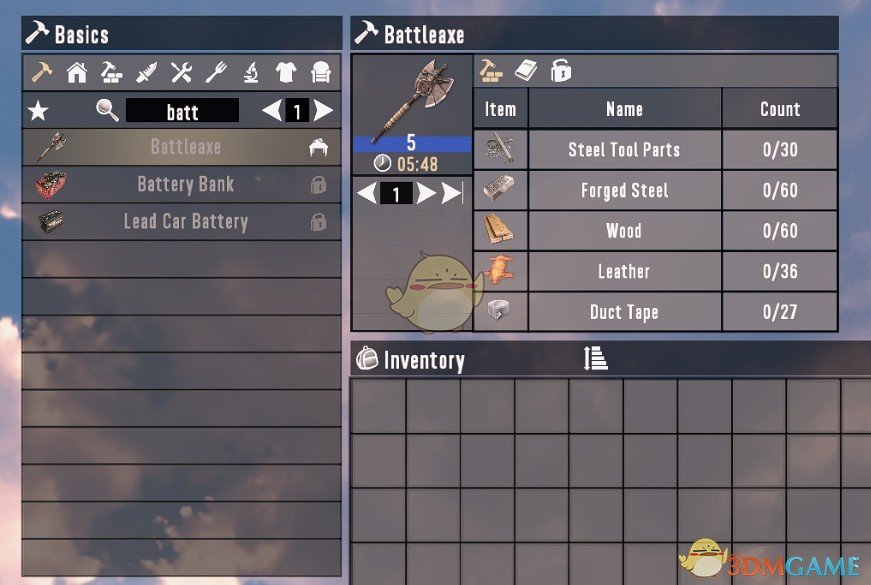Go to the next recipe list page
This screenshot has height=585, width=871.
tap(323, 110)
